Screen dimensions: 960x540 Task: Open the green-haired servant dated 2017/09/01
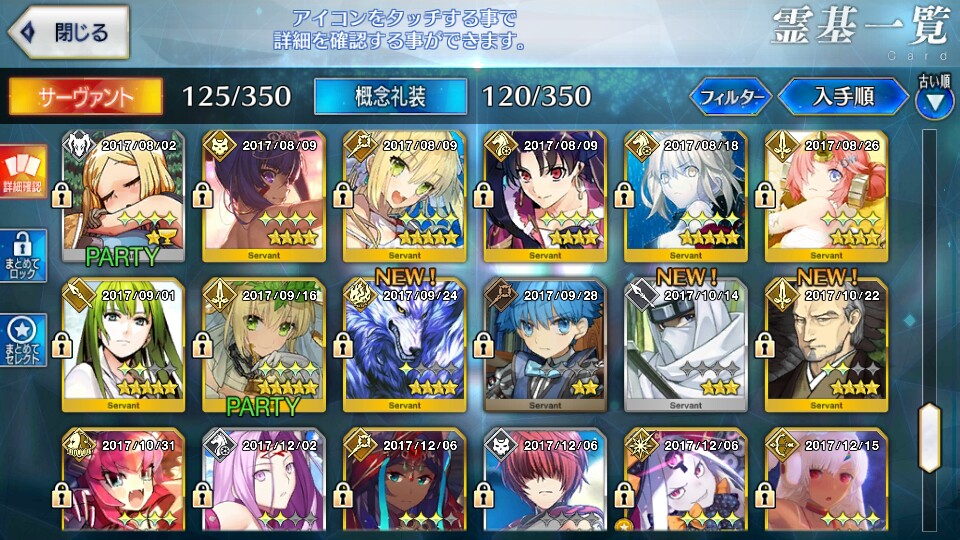[x=123, y=345]
